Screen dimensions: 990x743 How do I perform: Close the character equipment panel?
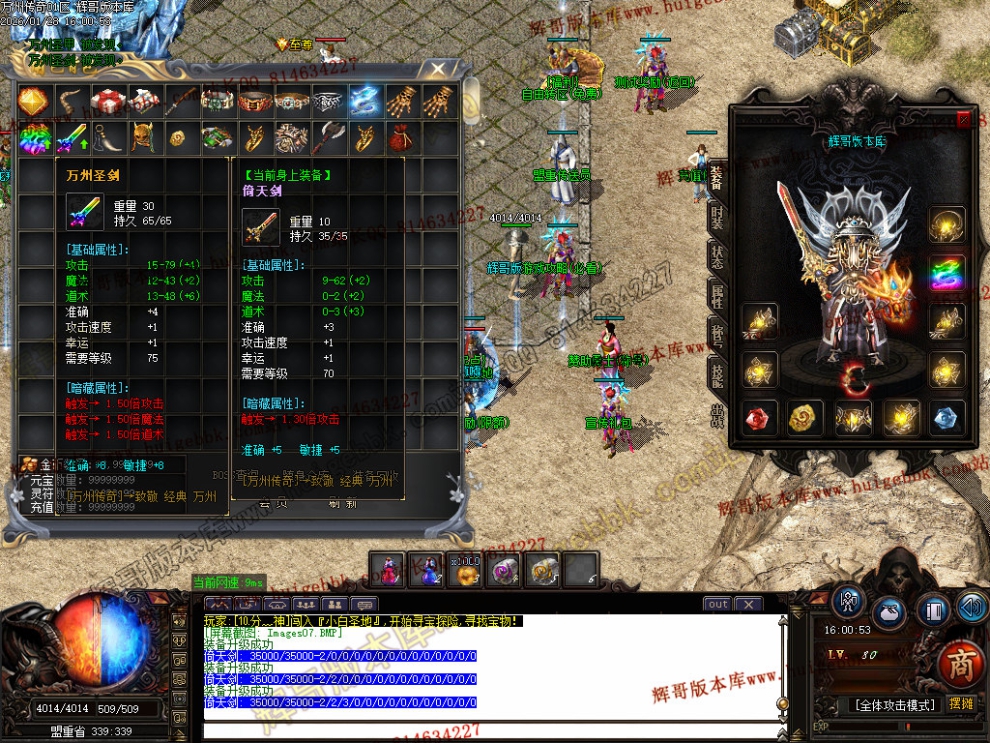point(963,120)
